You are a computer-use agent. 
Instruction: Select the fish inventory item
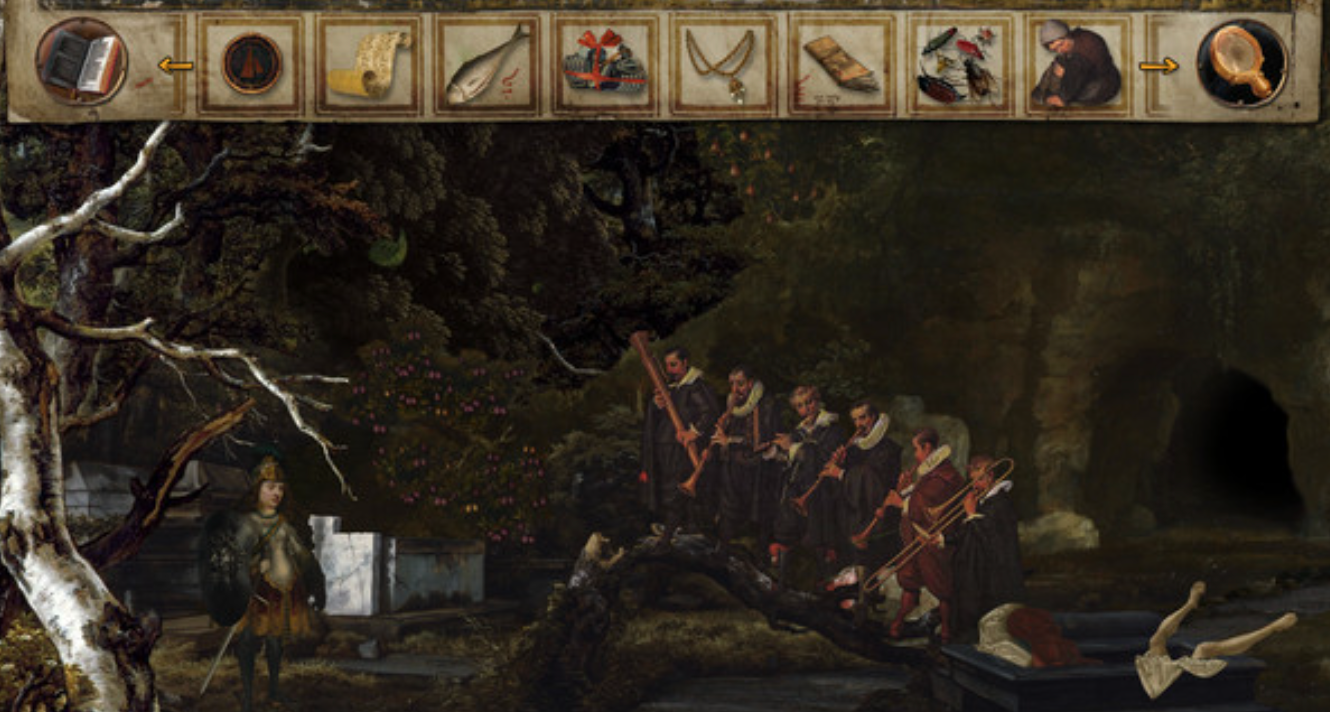click(x=487, y=64)
